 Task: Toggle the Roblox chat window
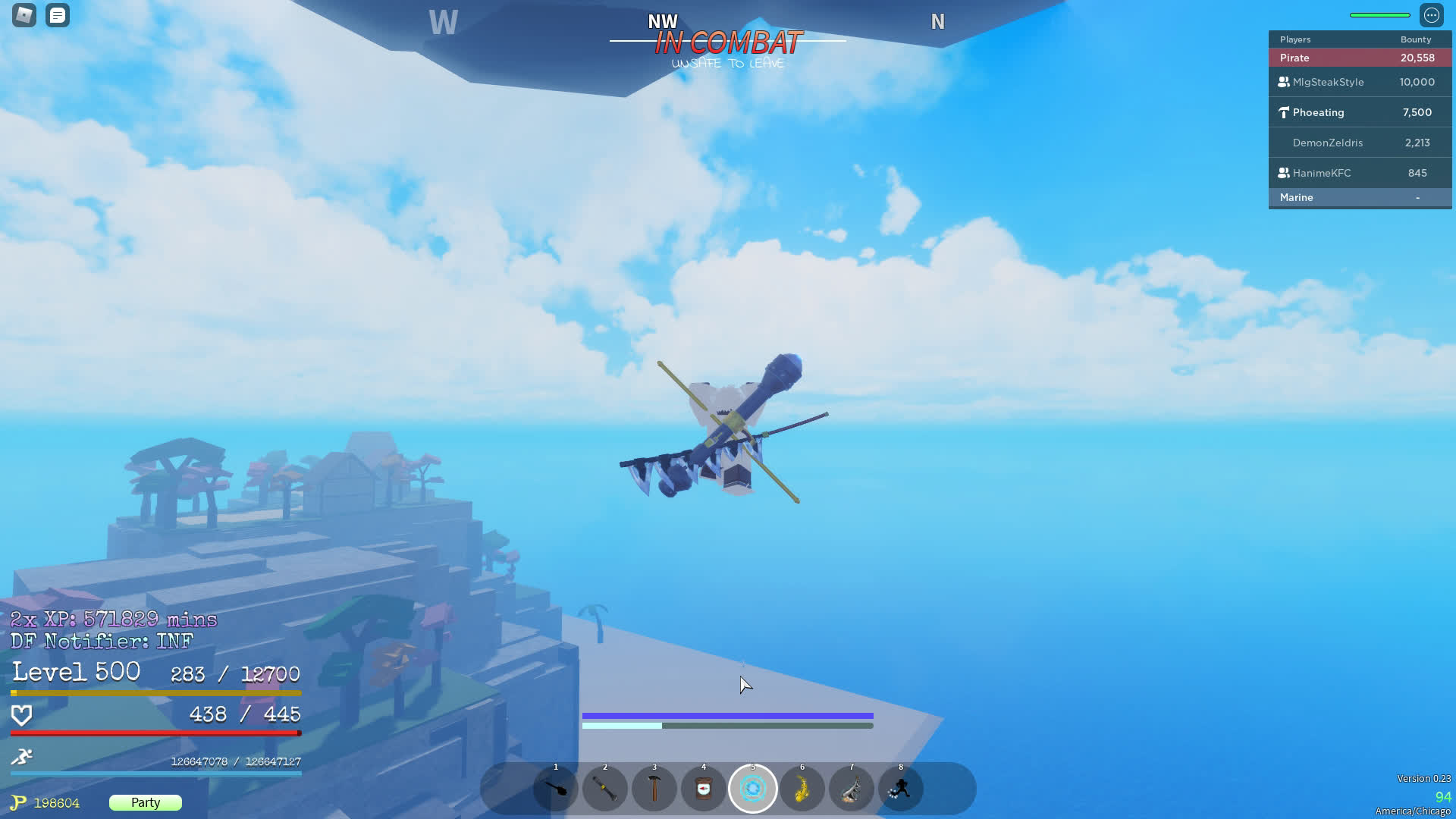[x=58, y=15]
